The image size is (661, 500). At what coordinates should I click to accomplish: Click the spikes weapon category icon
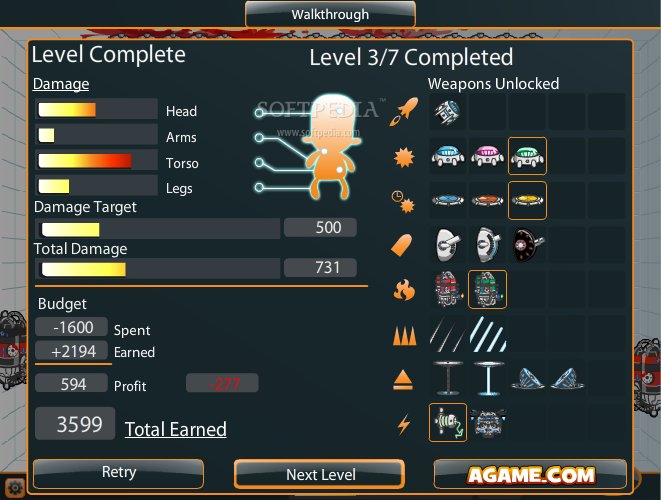404,336
